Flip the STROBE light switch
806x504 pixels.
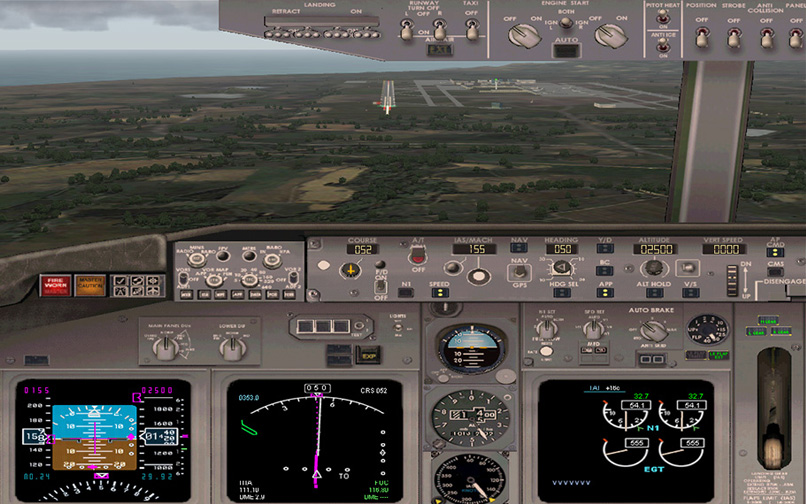coord(734,35)
